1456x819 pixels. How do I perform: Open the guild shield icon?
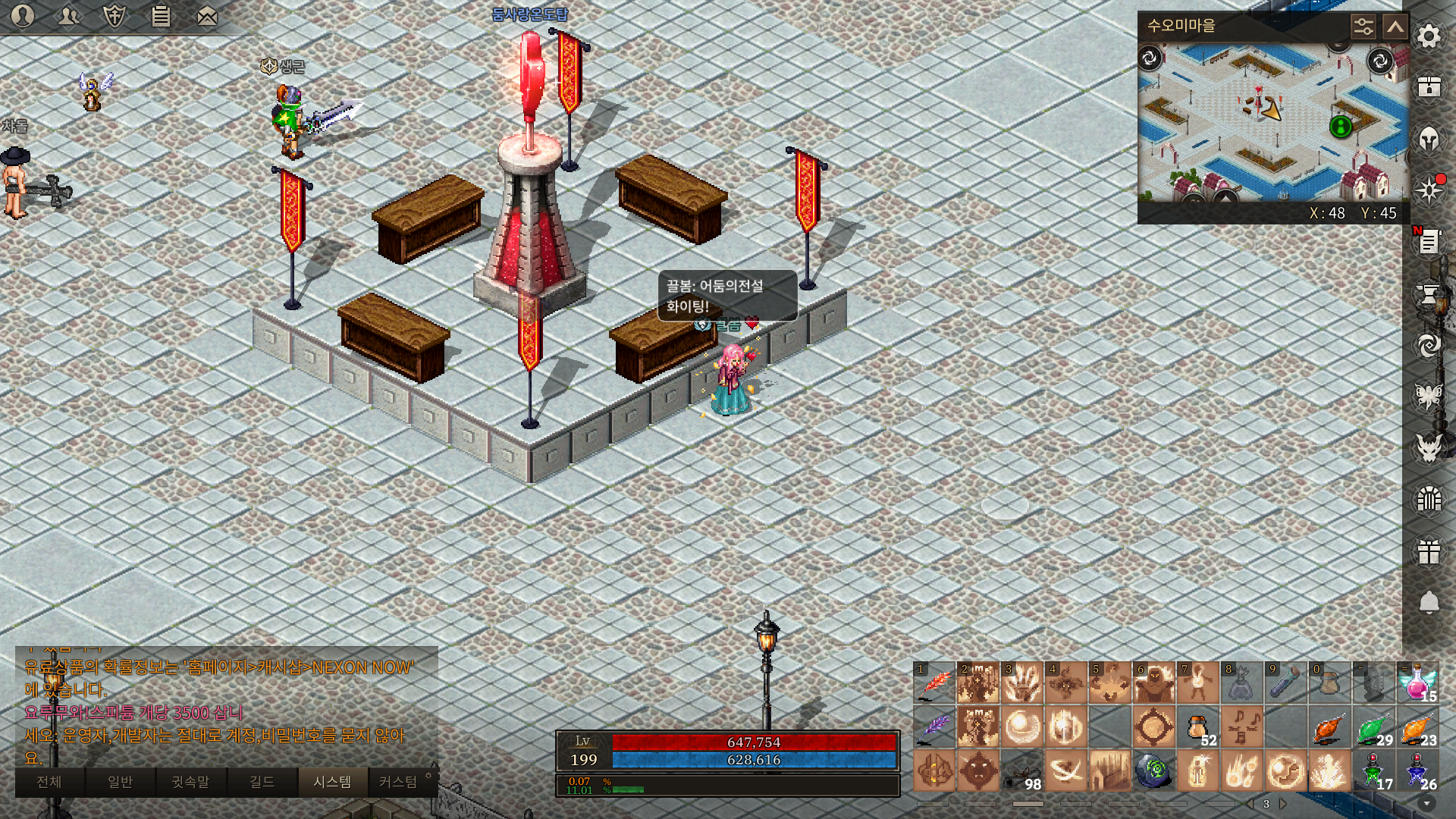tap(115, 16)
